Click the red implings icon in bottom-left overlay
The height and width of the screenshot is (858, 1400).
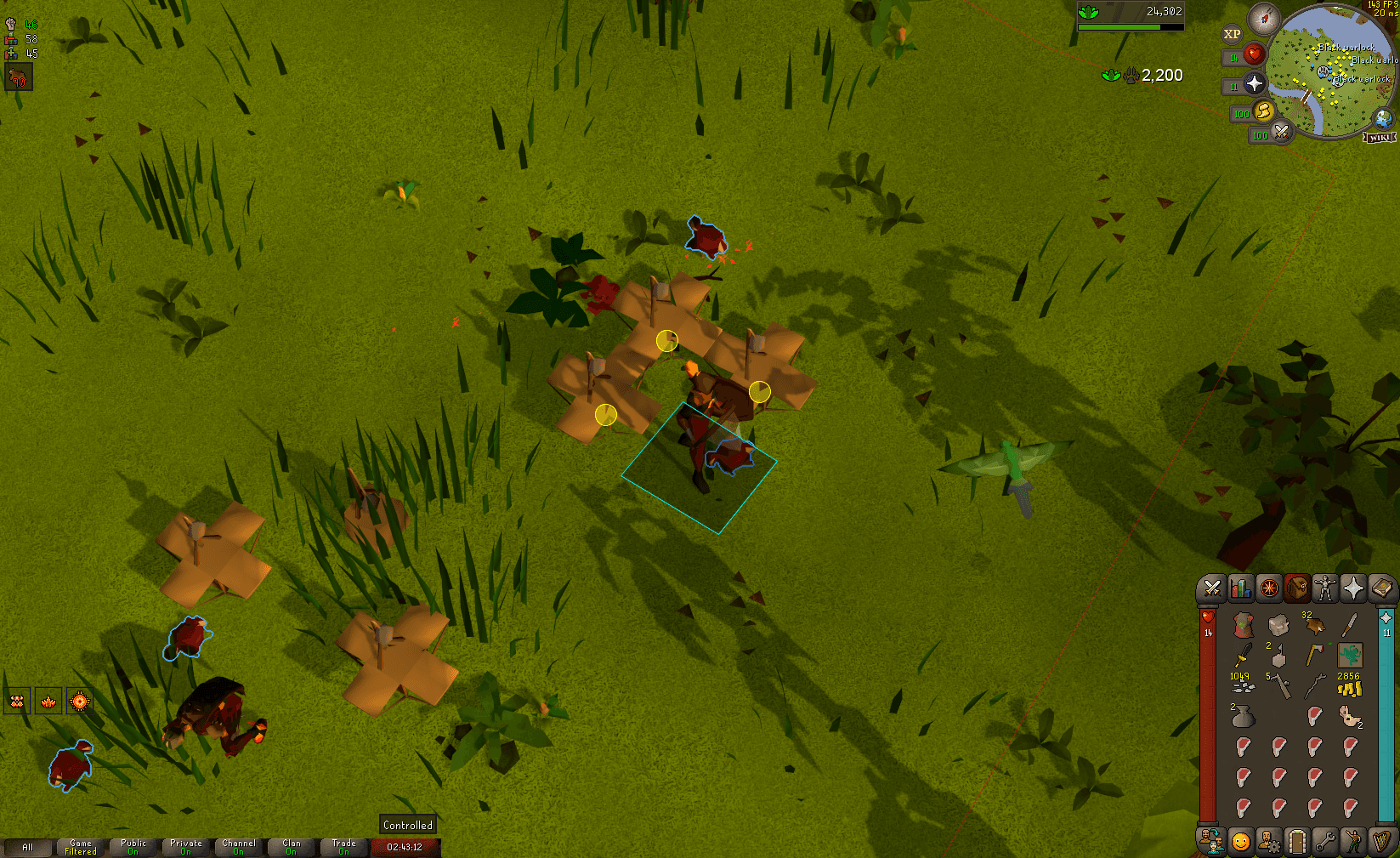coord(18,701)
